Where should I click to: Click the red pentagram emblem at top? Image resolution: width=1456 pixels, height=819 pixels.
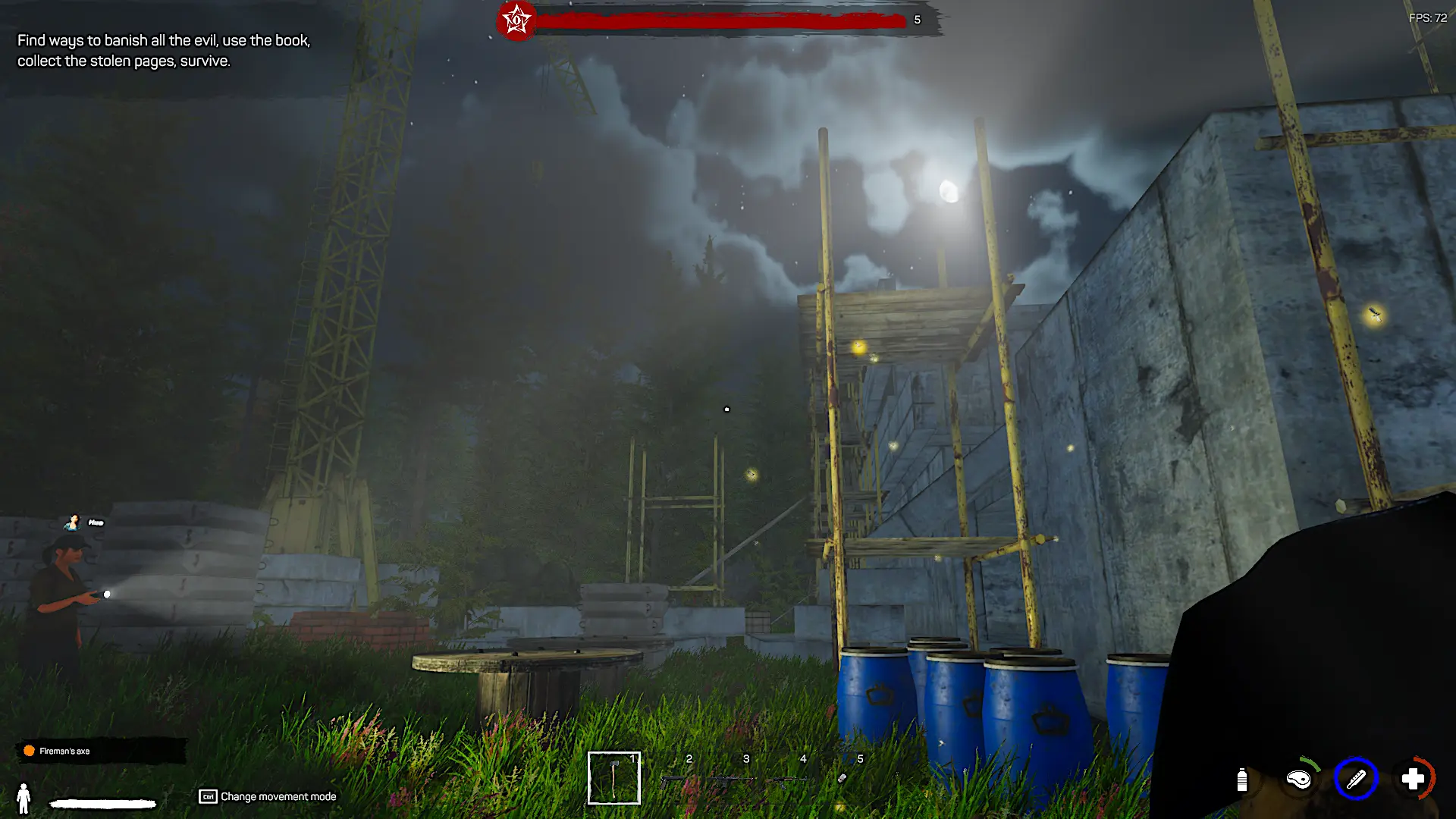pos(516,20)
